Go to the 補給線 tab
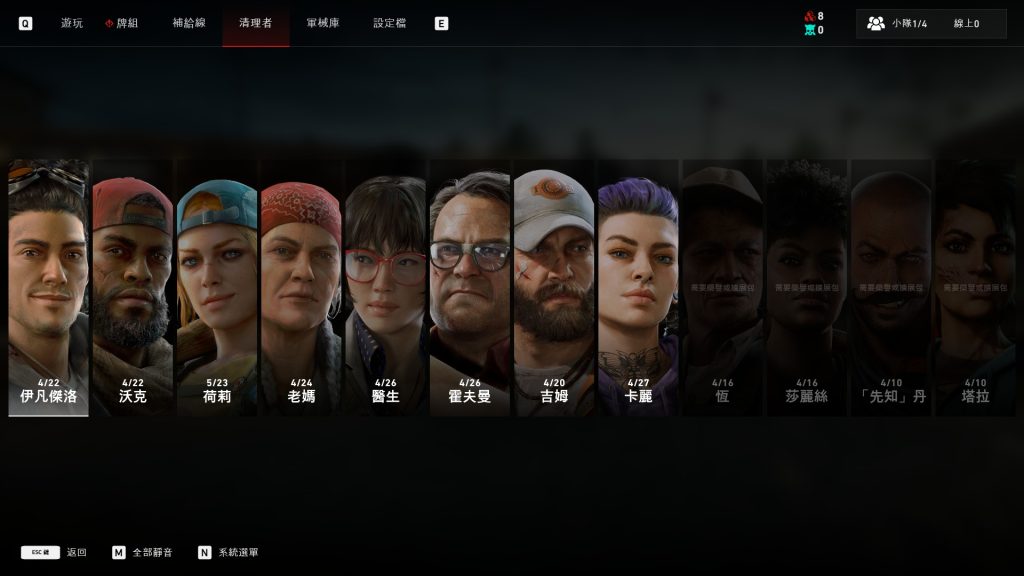This screenshot has width=1024, height=576. [189, 23]
